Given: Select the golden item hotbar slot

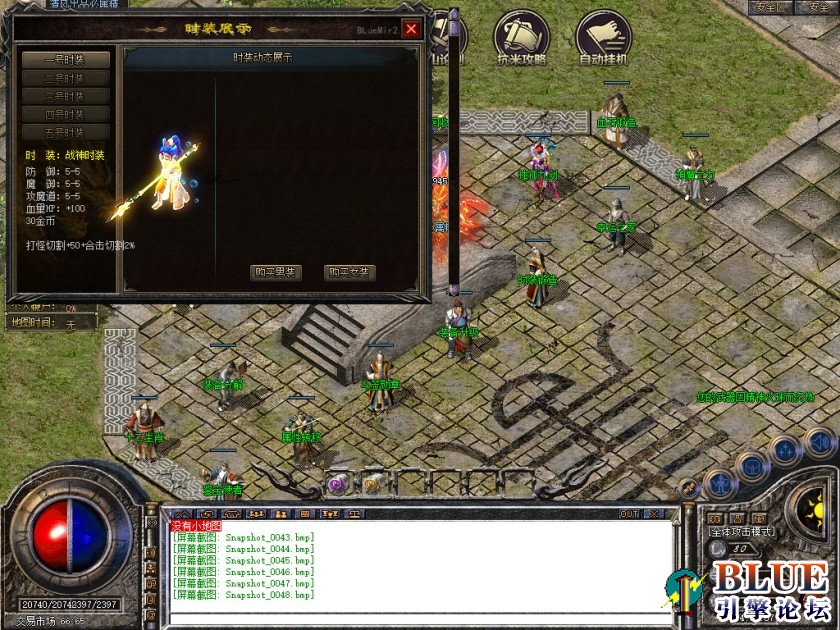Looking at the screenshot, I should tap(372, 484).
